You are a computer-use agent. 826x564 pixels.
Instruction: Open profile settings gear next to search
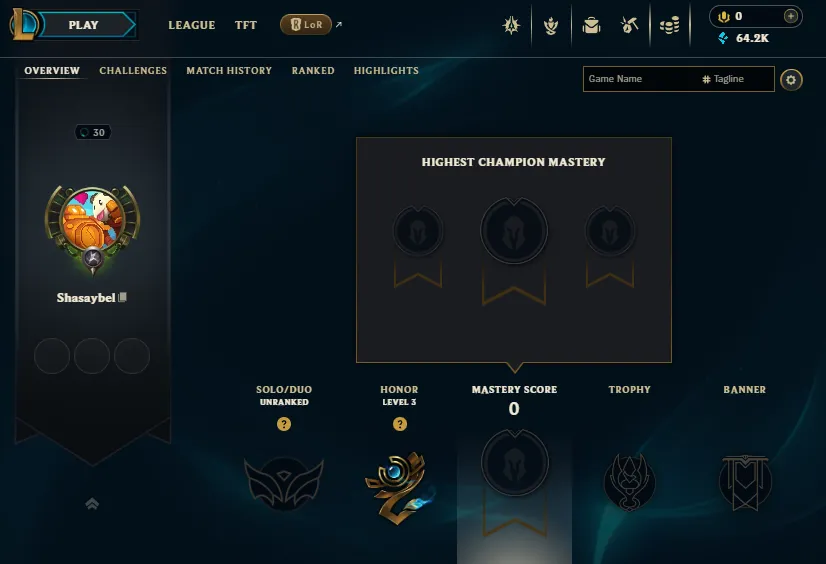[x=791, y=79]
